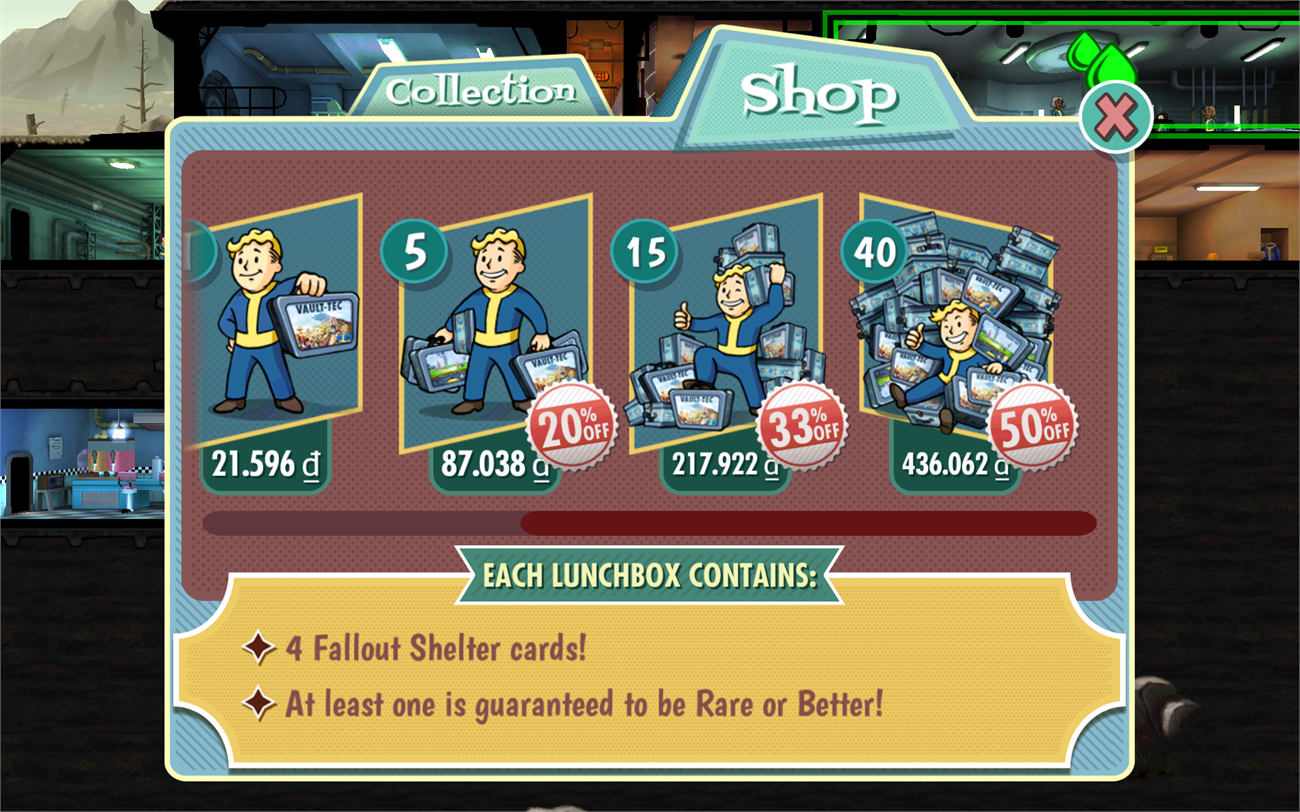
Task: Click the EACH LUNCHBOX CONTAINS banner
Action: click(x=650, y=574)
